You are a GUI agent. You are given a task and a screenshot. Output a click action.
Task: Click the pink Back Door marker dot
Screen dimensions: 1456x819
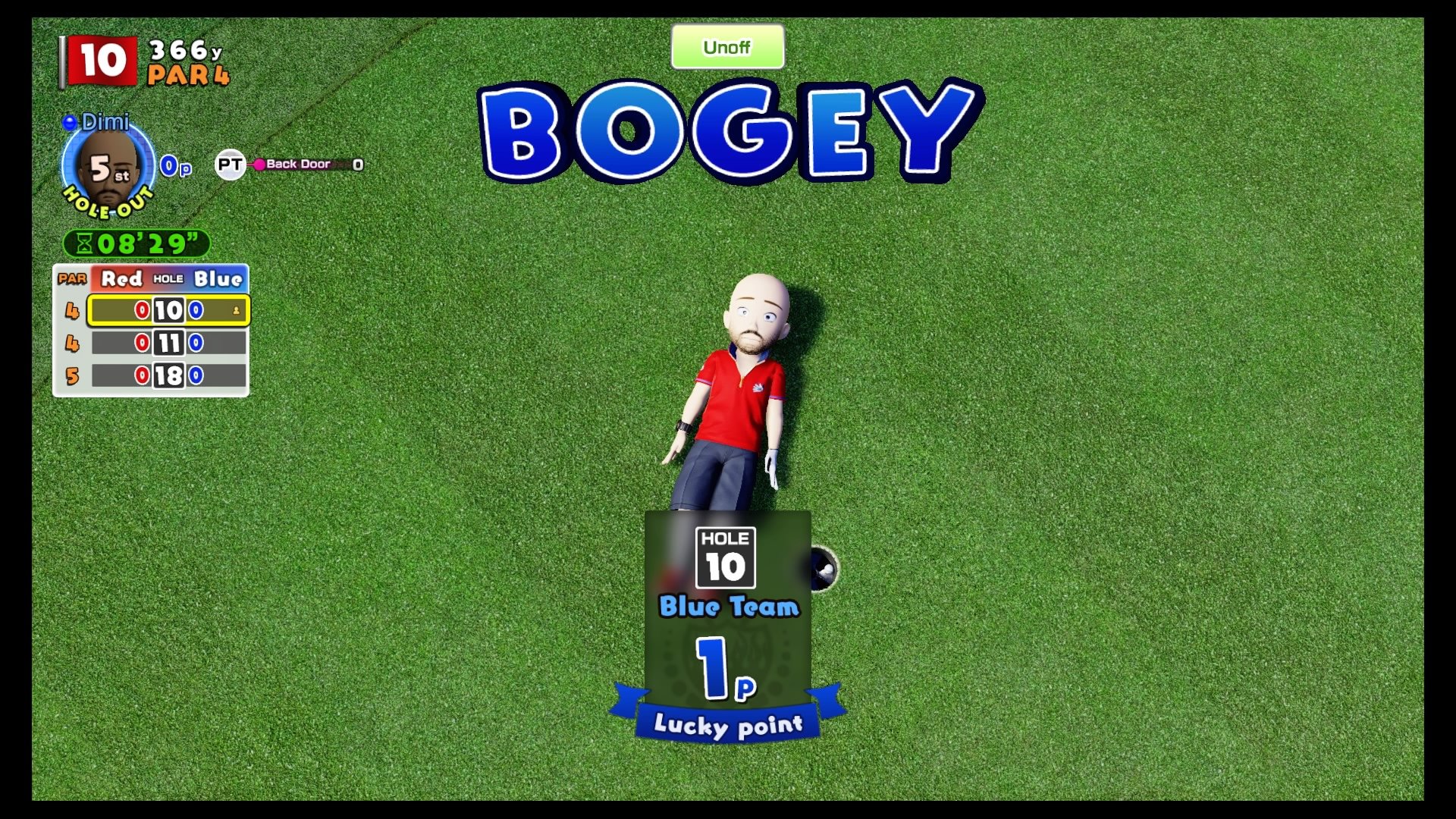(261, 163)
